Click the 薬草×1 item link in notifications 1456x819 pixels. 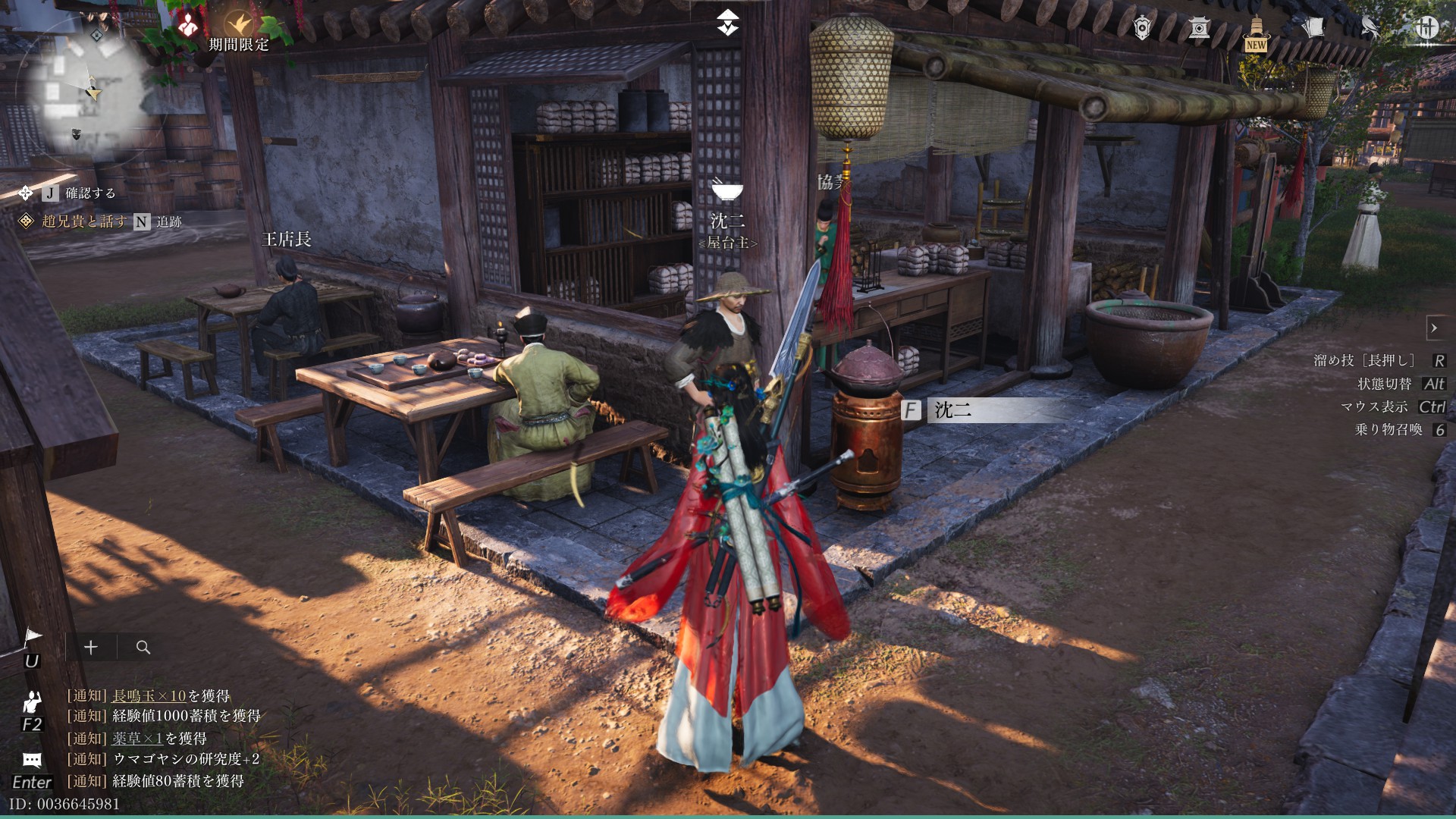tap(137, 738)
